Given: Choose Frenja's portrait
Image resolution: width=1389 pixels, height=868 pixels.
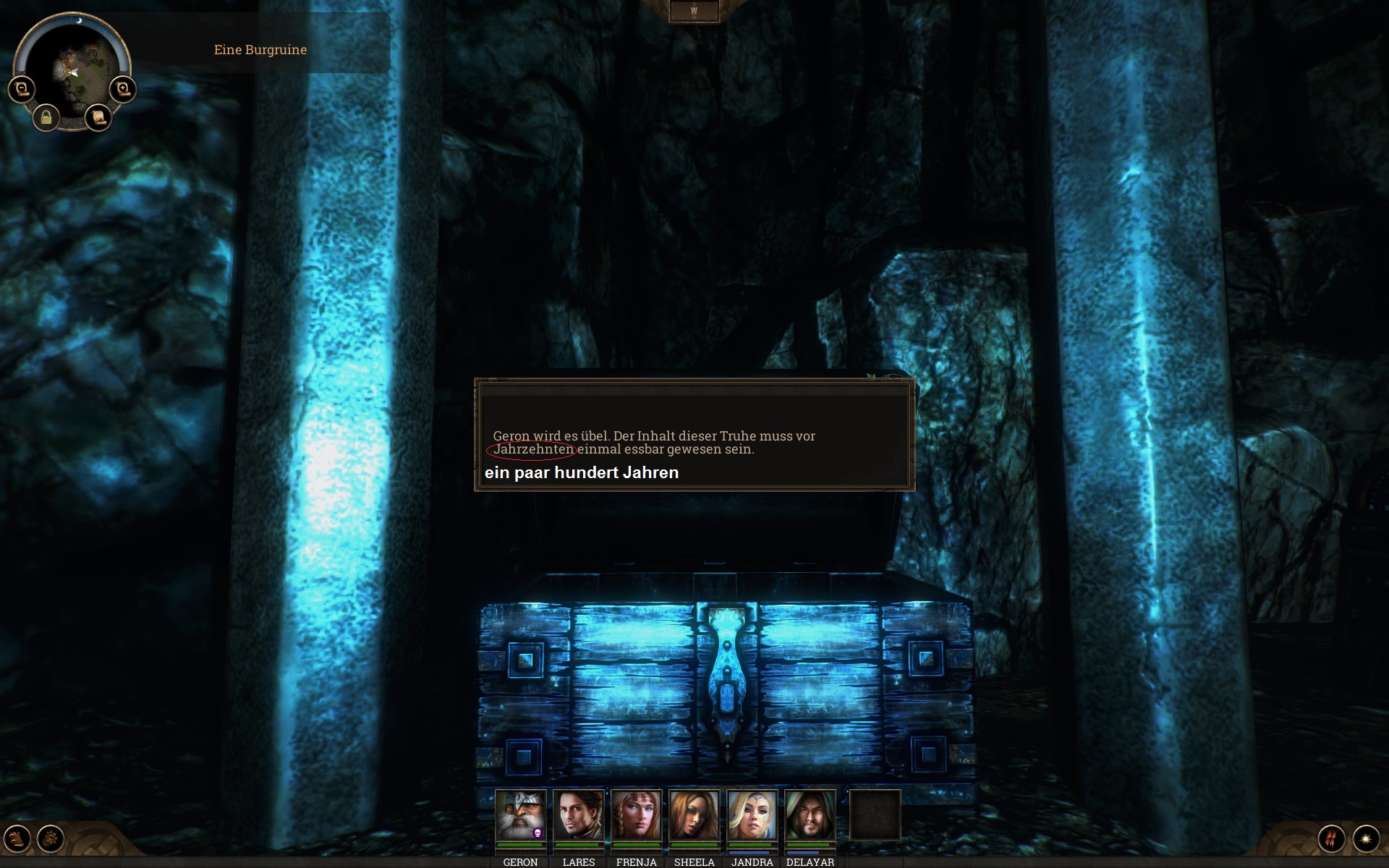Looking at the screenshot, I should [x=636, y=815].
